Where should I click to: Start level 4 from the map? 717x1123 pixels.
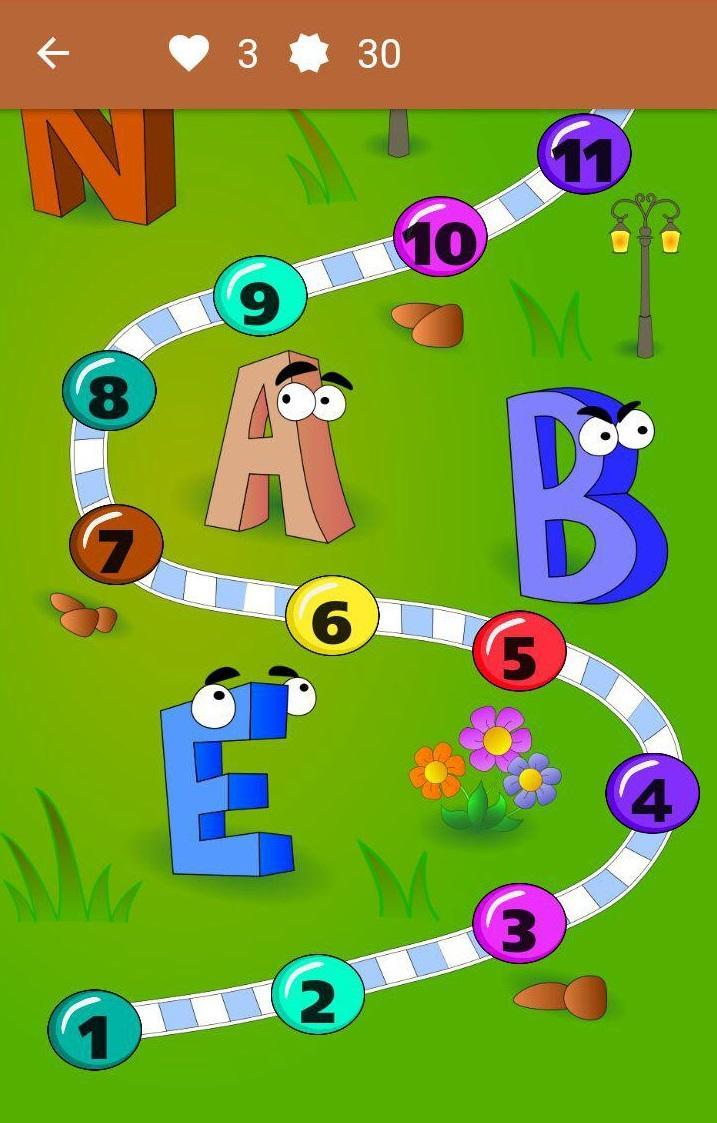[652, 793]
